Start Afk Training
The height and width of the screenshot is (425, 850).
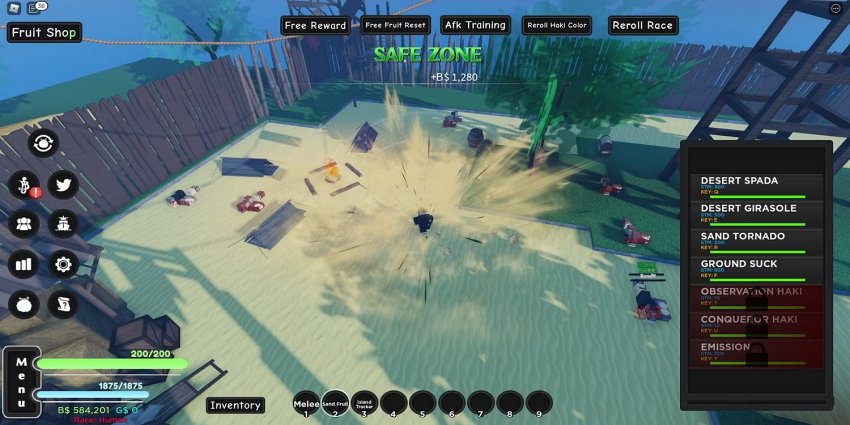pyautogui.click(x=475, y=25)
